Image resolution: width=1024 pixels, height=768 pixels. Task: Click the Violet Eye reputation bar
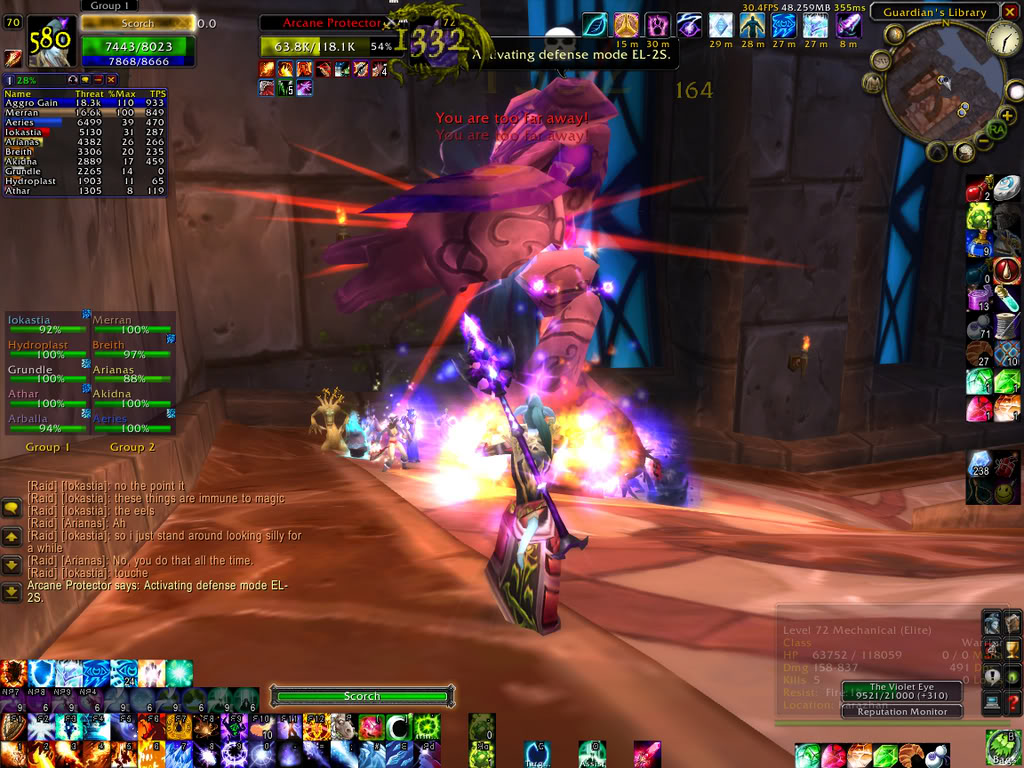901,692
